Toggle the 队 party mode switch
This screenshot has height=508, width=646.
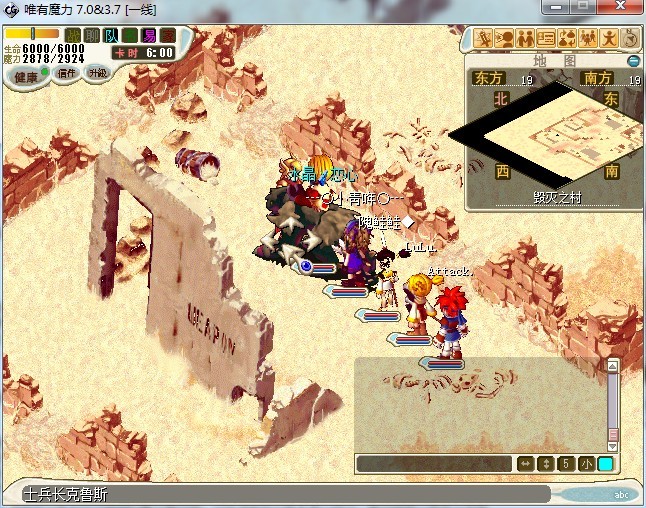(x=111, y=36)
